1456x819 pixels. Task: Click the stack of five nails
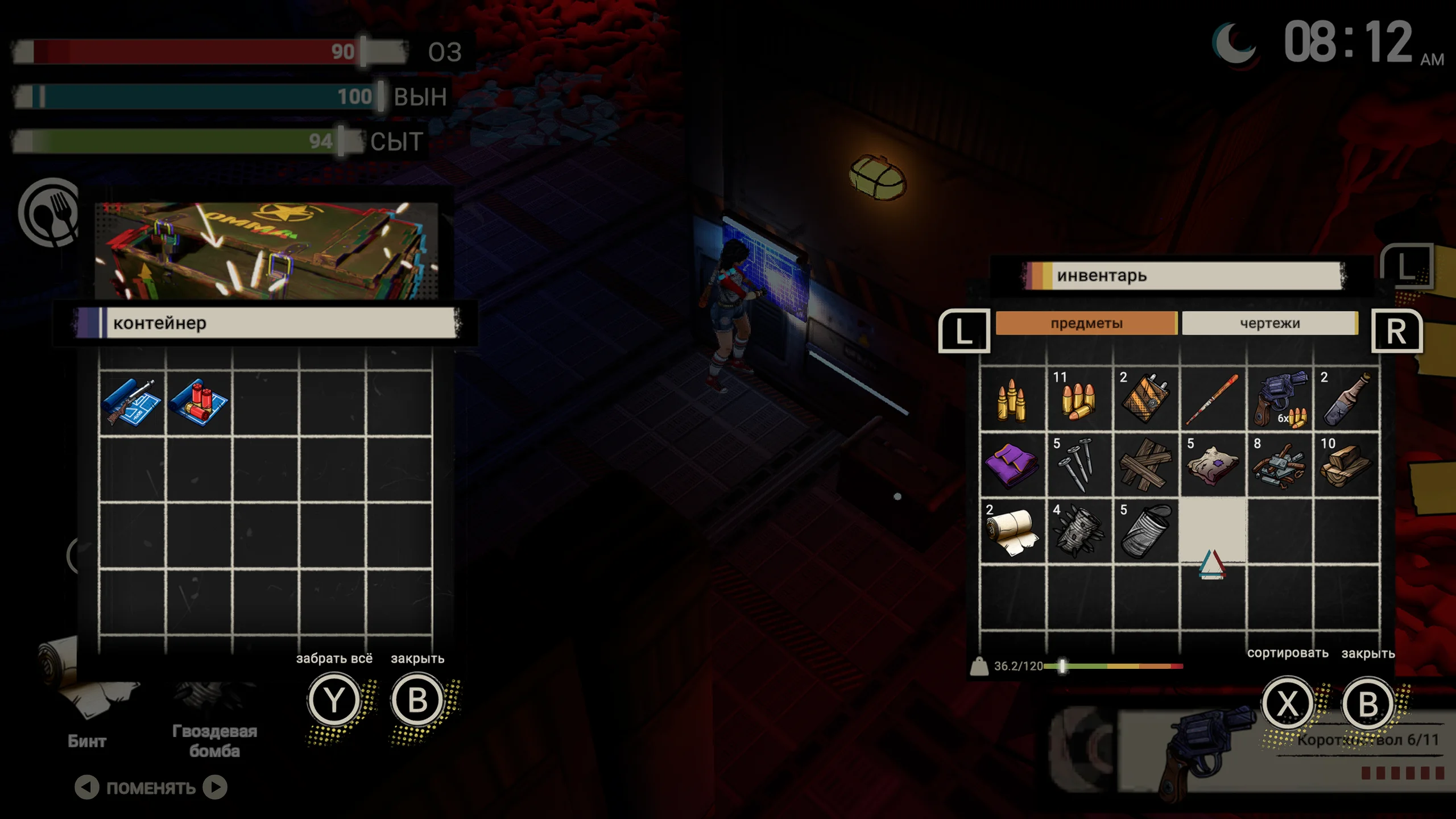click(1079, 465)
